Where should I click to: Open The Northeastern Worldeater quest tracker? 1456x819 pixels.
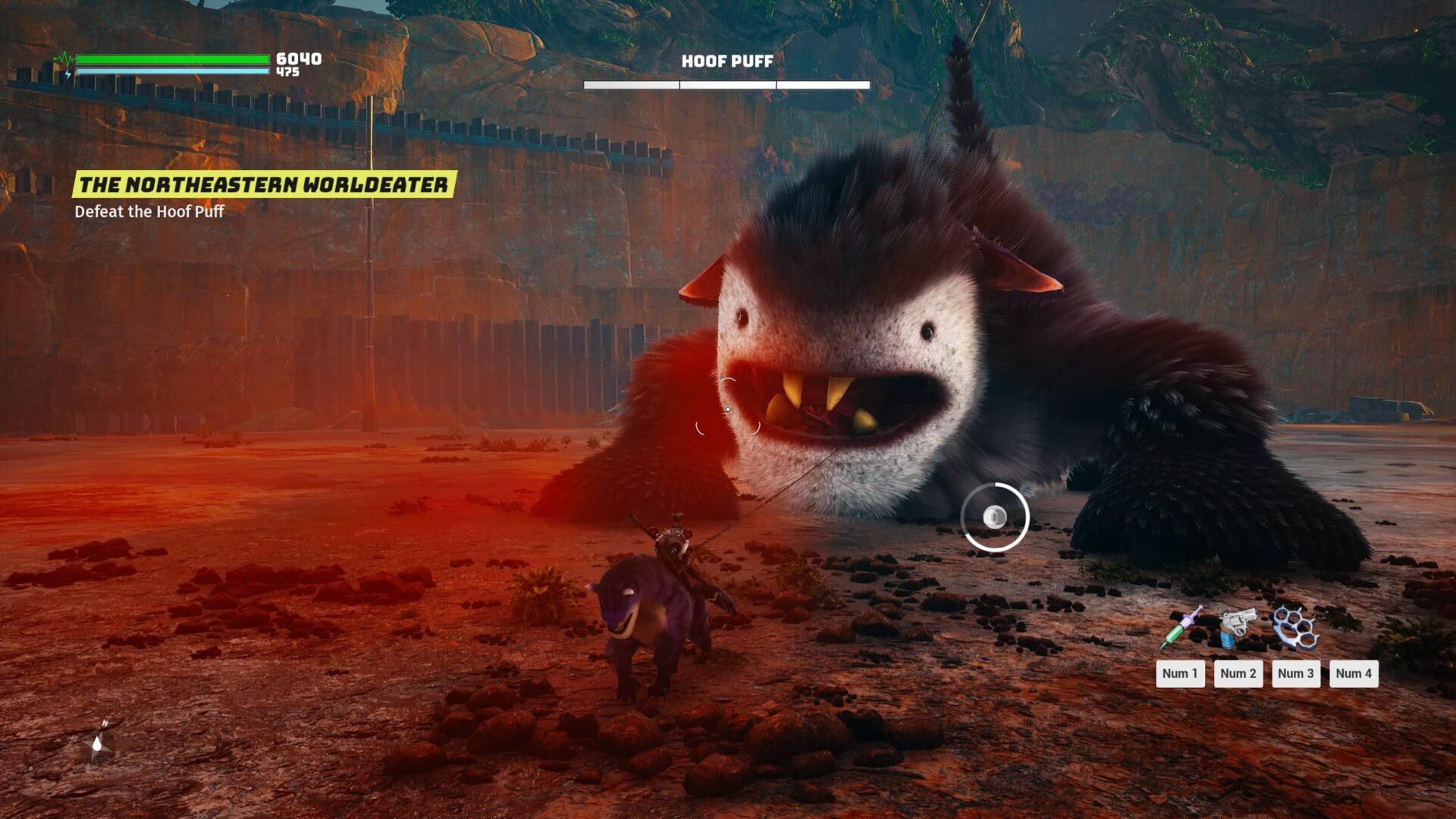click(264, 184)
